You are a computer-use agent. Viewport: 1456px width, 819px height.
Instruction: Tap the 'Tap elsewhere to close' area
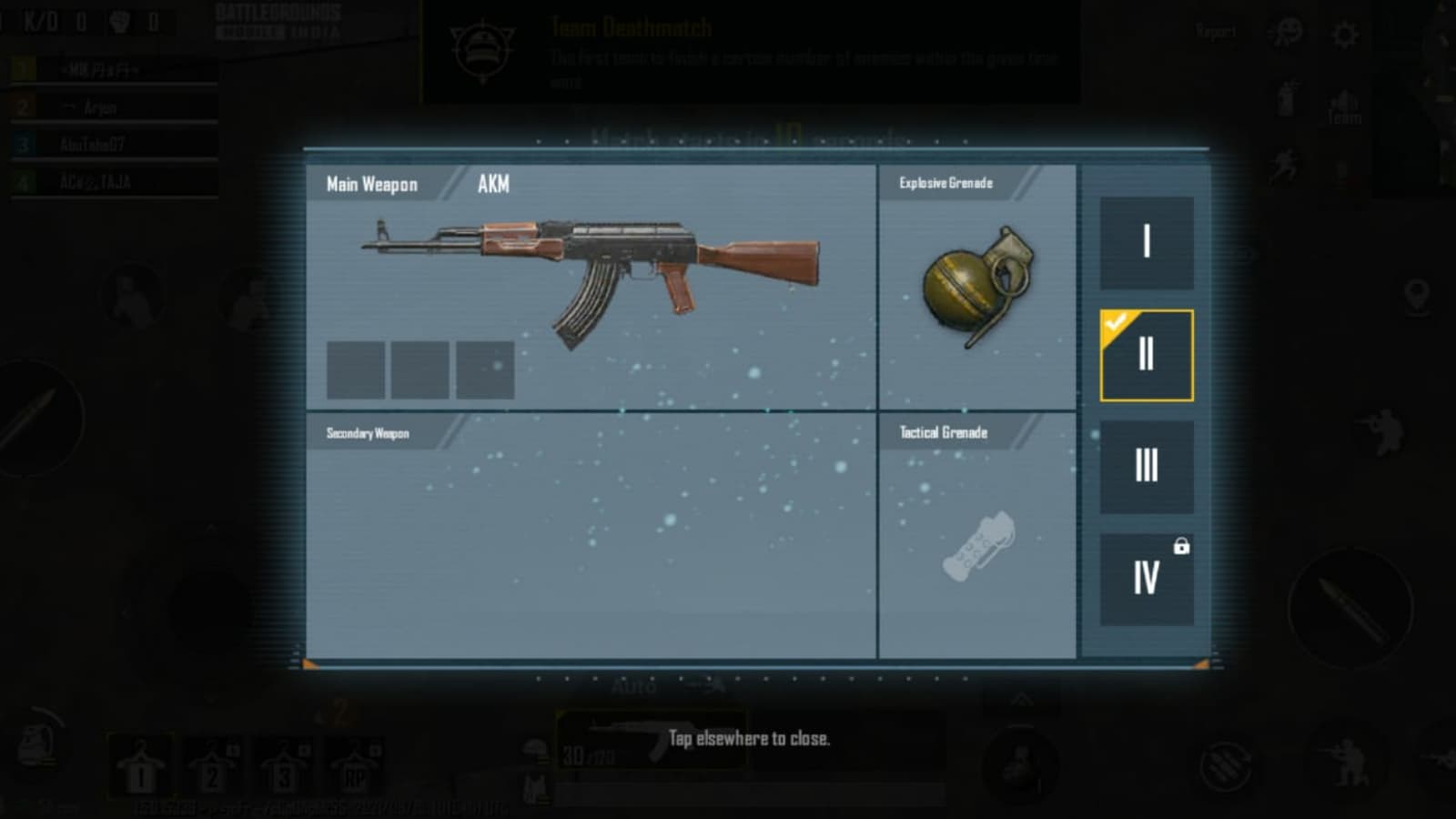pyautogui.click(x=748, y=739)
